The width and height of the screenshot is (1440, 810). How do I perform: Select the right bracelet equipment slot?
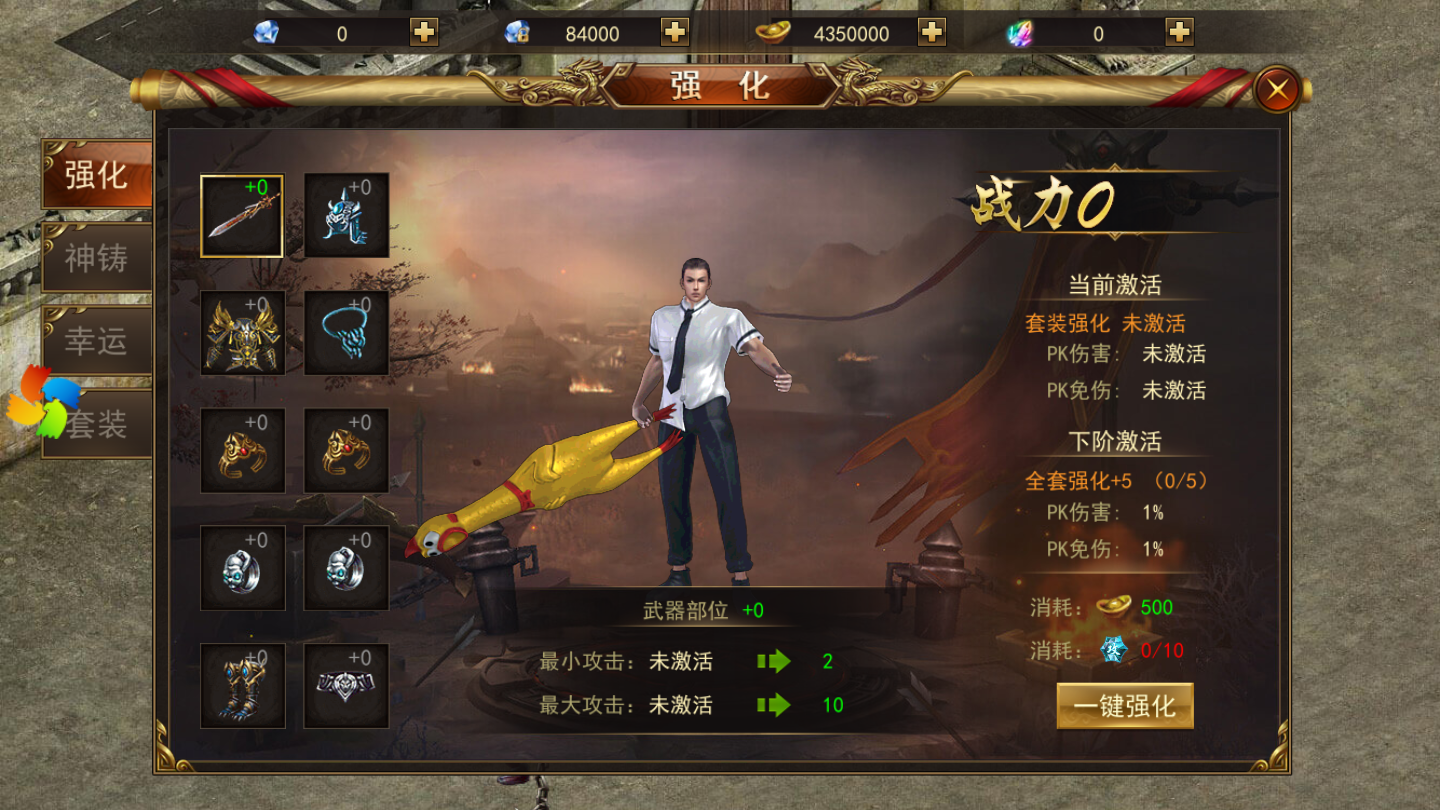345,452
